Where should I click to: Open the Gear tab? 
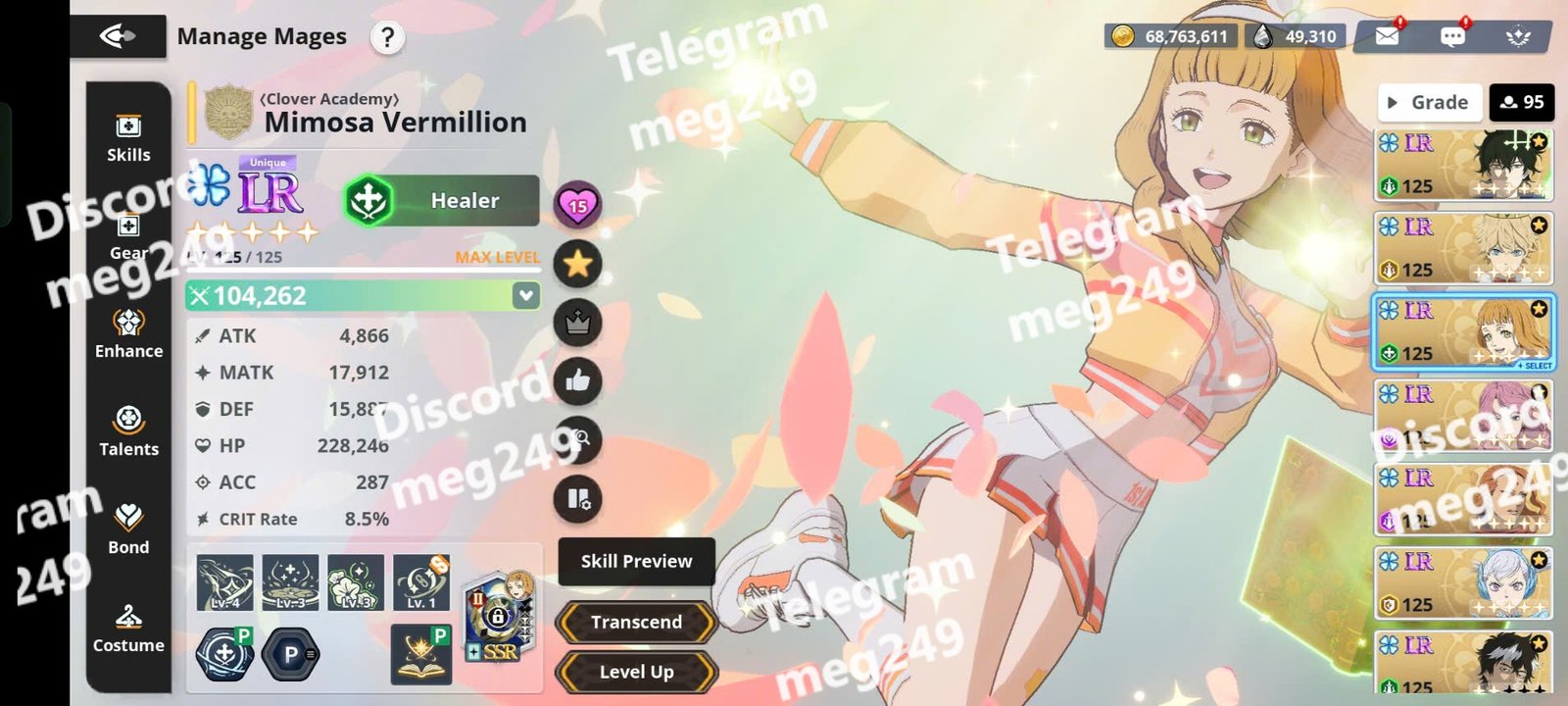point(128,236)
